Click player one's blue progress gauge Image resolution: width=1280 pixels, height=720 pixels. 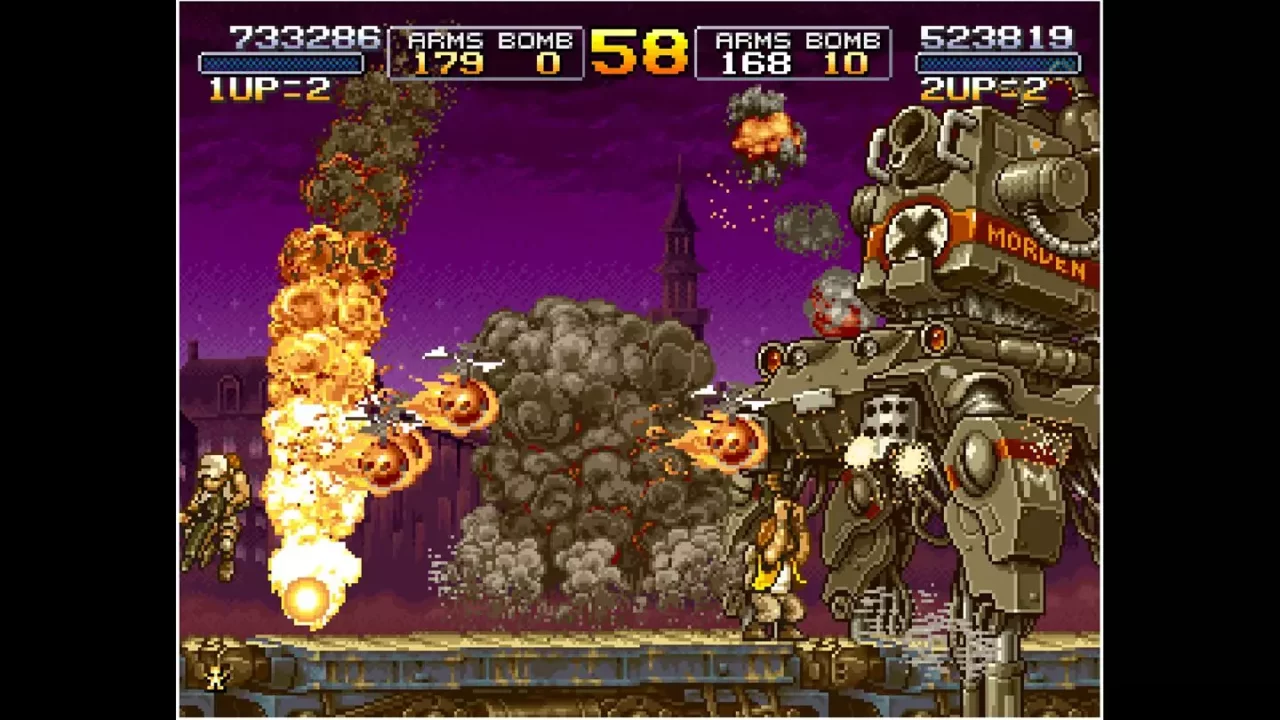[283, 62]
